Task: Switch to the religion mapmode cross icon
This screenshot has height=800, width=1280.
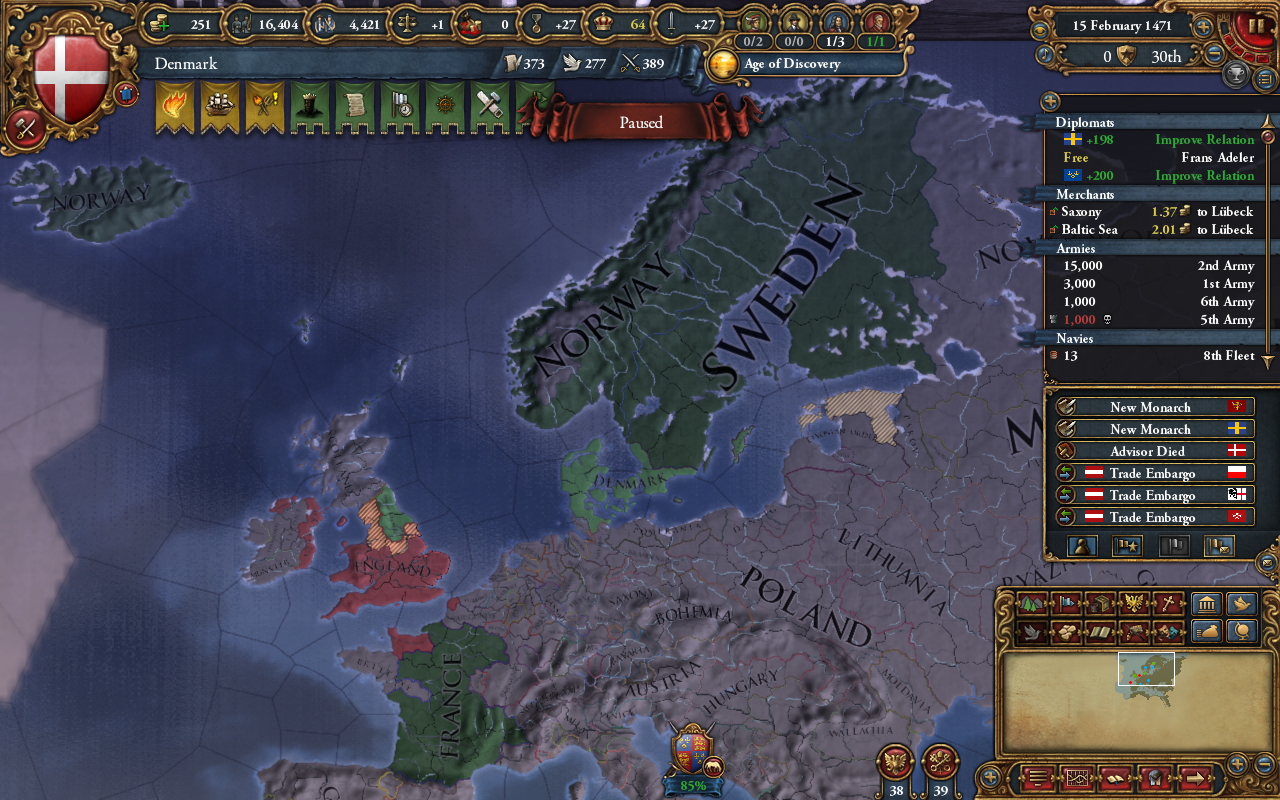Action: click(1169, 603)
